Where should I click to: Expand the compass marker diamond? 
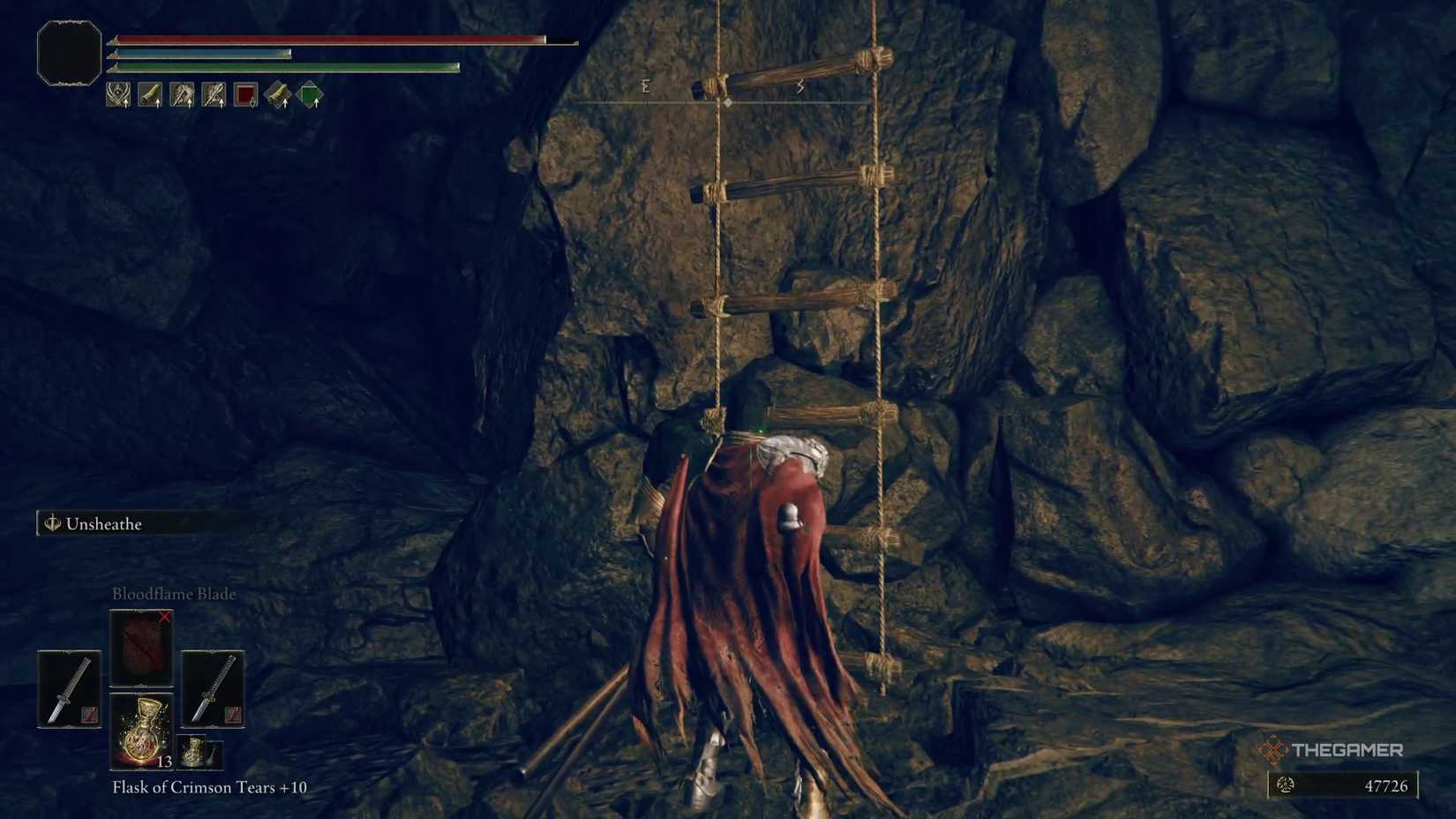(x=728, y=102)
